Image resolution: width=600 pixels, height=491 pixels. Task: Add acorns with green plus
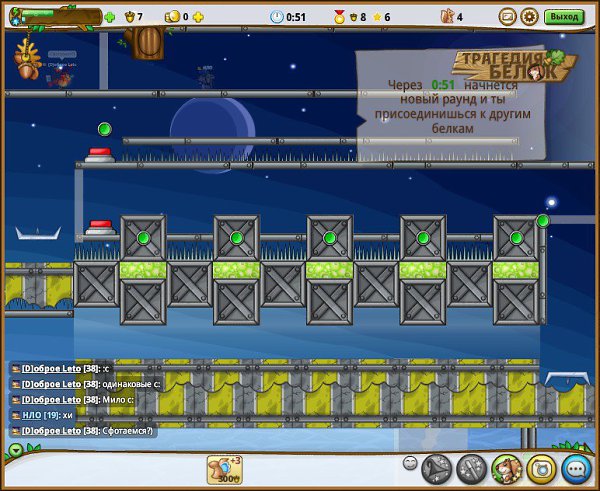110,17
